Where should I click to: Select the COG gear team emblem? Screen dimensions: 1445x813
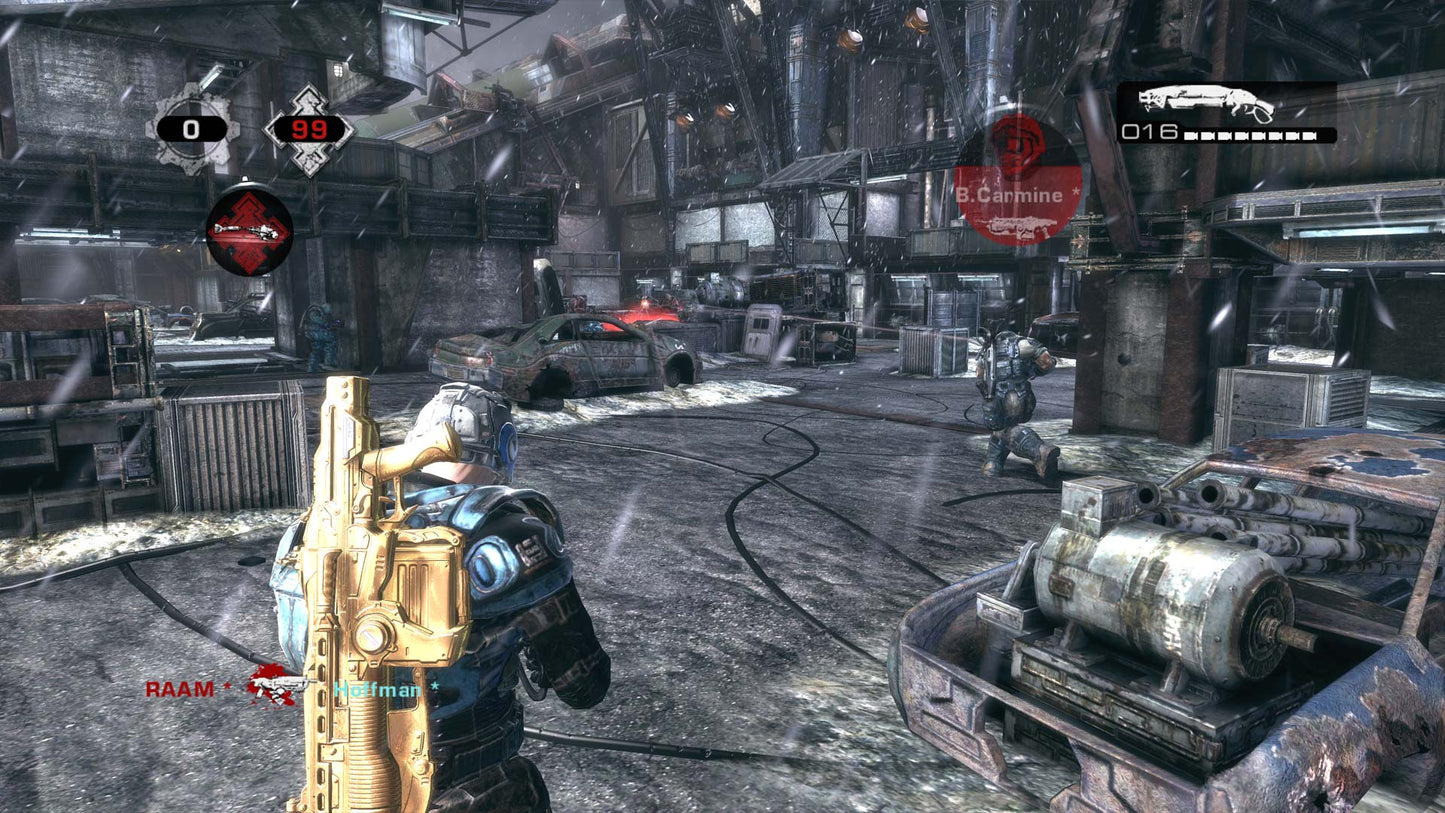[x=192, y=129]
